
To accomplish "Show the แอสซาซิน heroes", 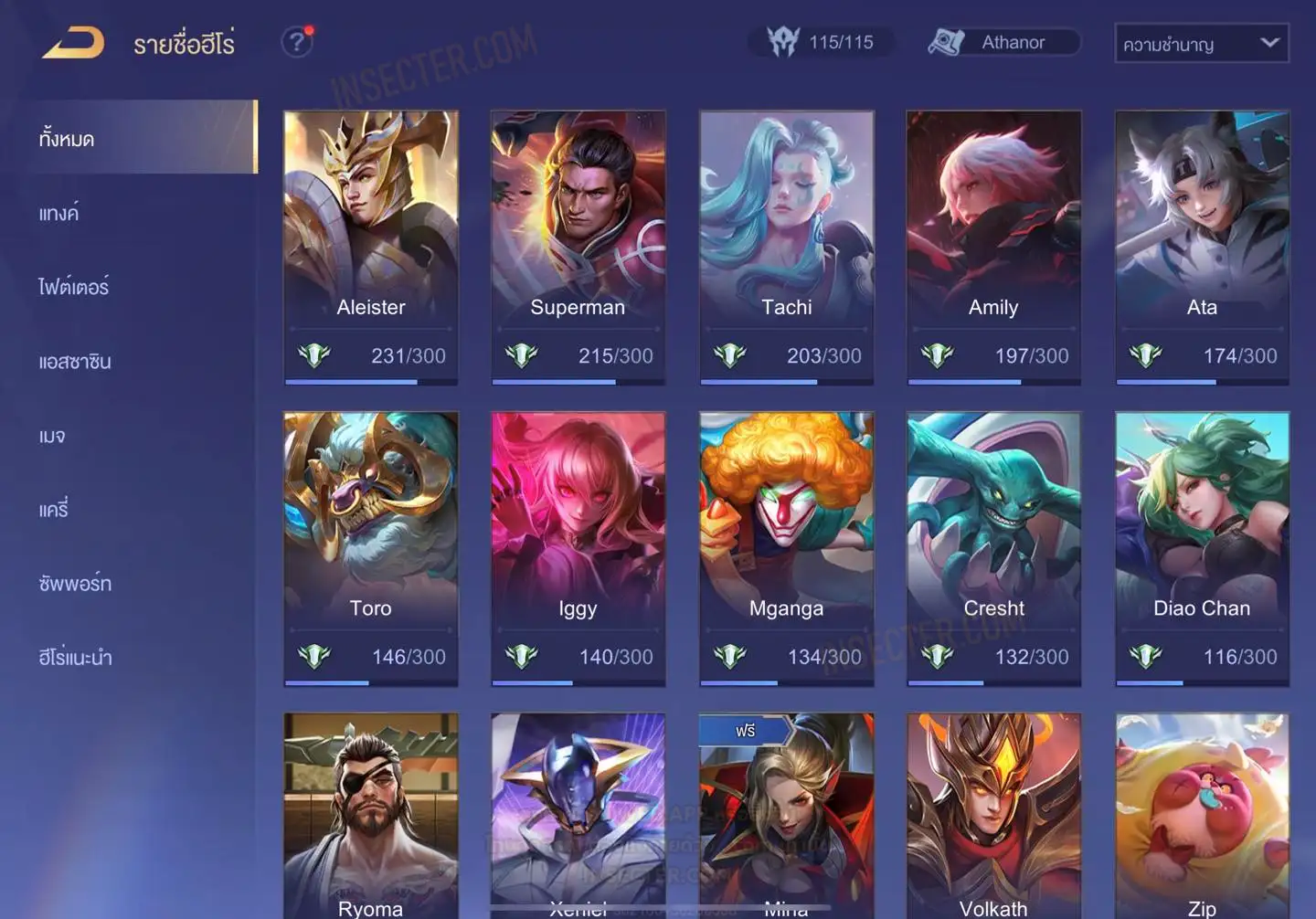I will [x=75, y=362].
